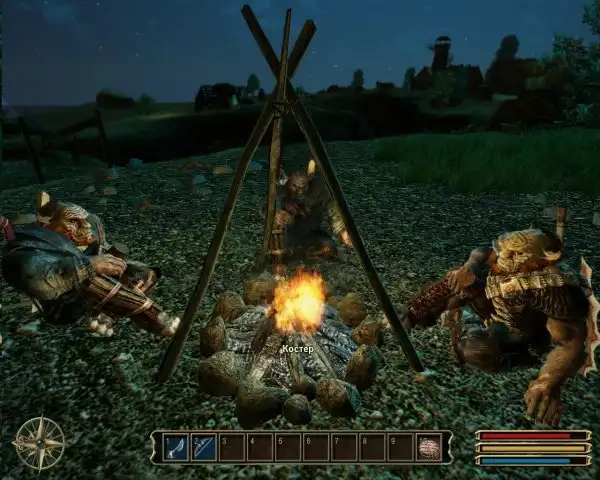Click the compass rose

point(39,443)
